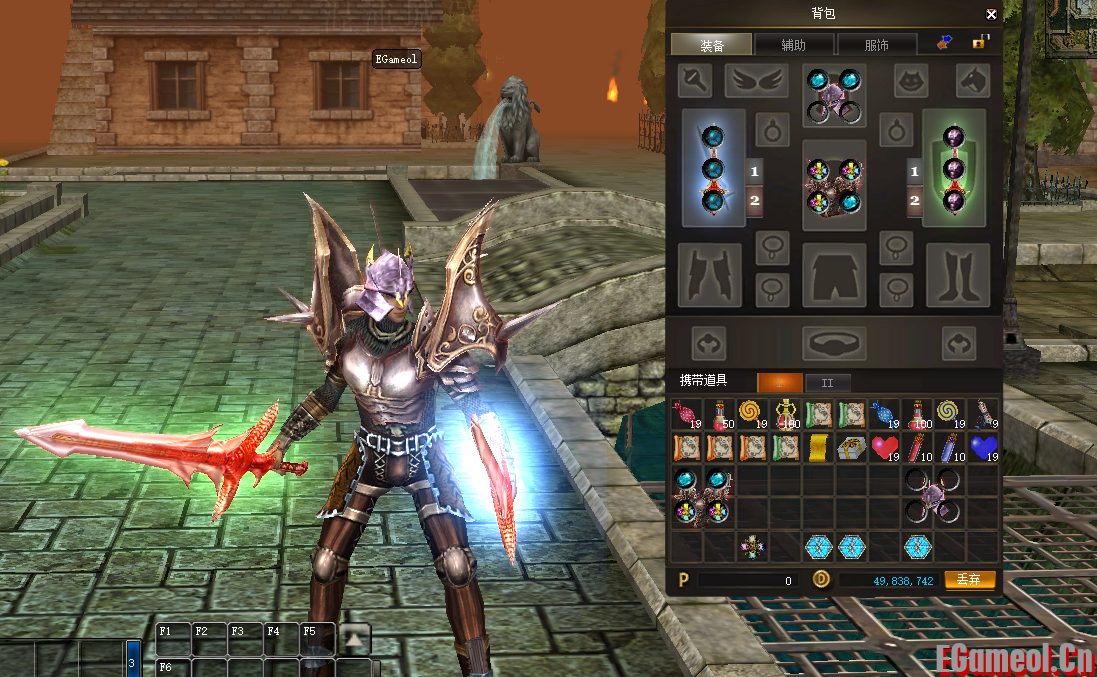Select the helmet item in the bag
Viewport: 1097px width, 677px height.
(934, 497)
